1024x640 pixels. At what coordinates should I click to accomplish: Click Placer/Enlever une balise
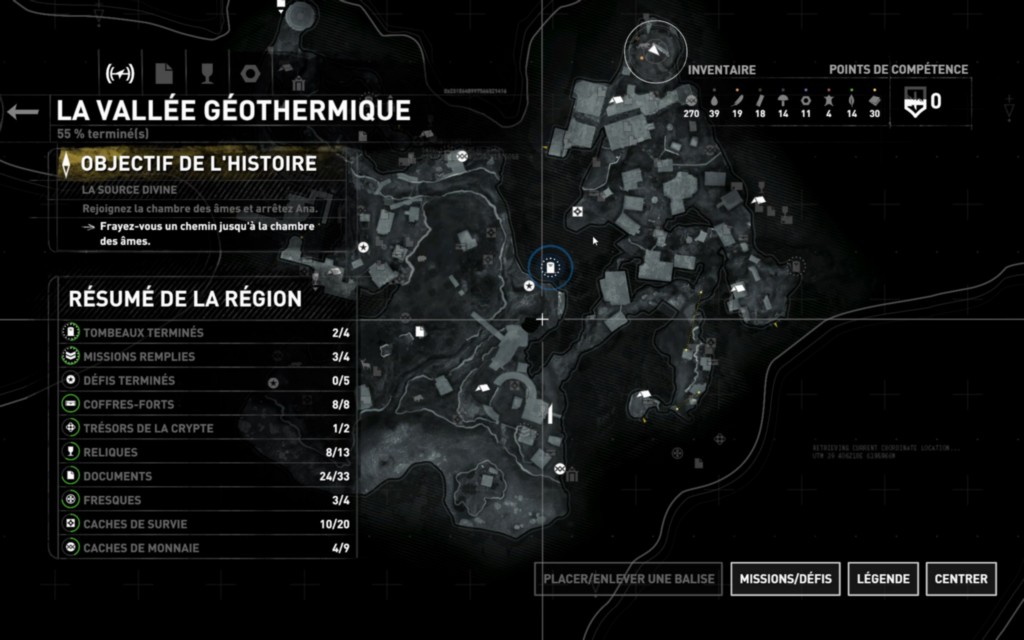click(628, 578)
